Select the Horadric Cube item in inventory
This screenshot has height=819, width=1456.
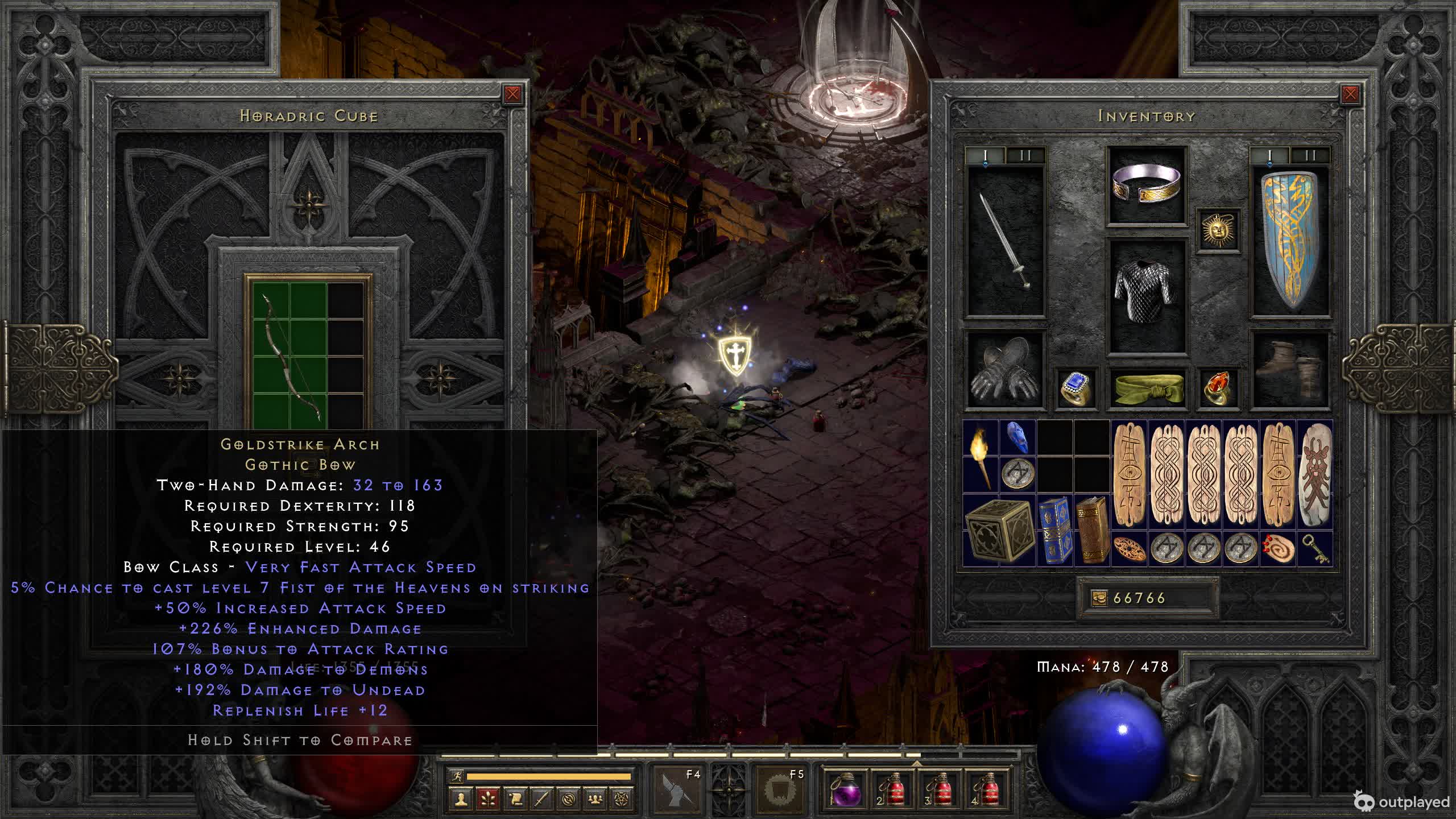click(999, 530)
